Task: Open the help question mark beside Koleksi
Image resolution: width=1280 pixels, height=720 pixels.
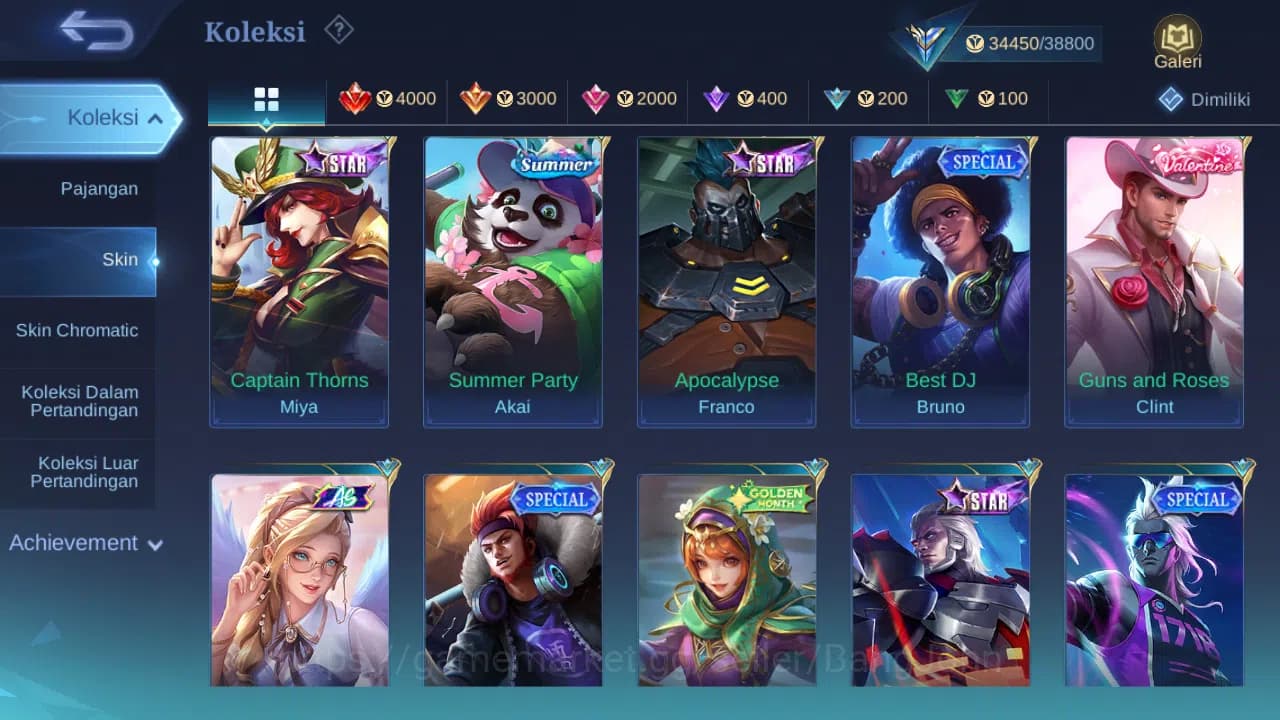Action: point(338,31)
